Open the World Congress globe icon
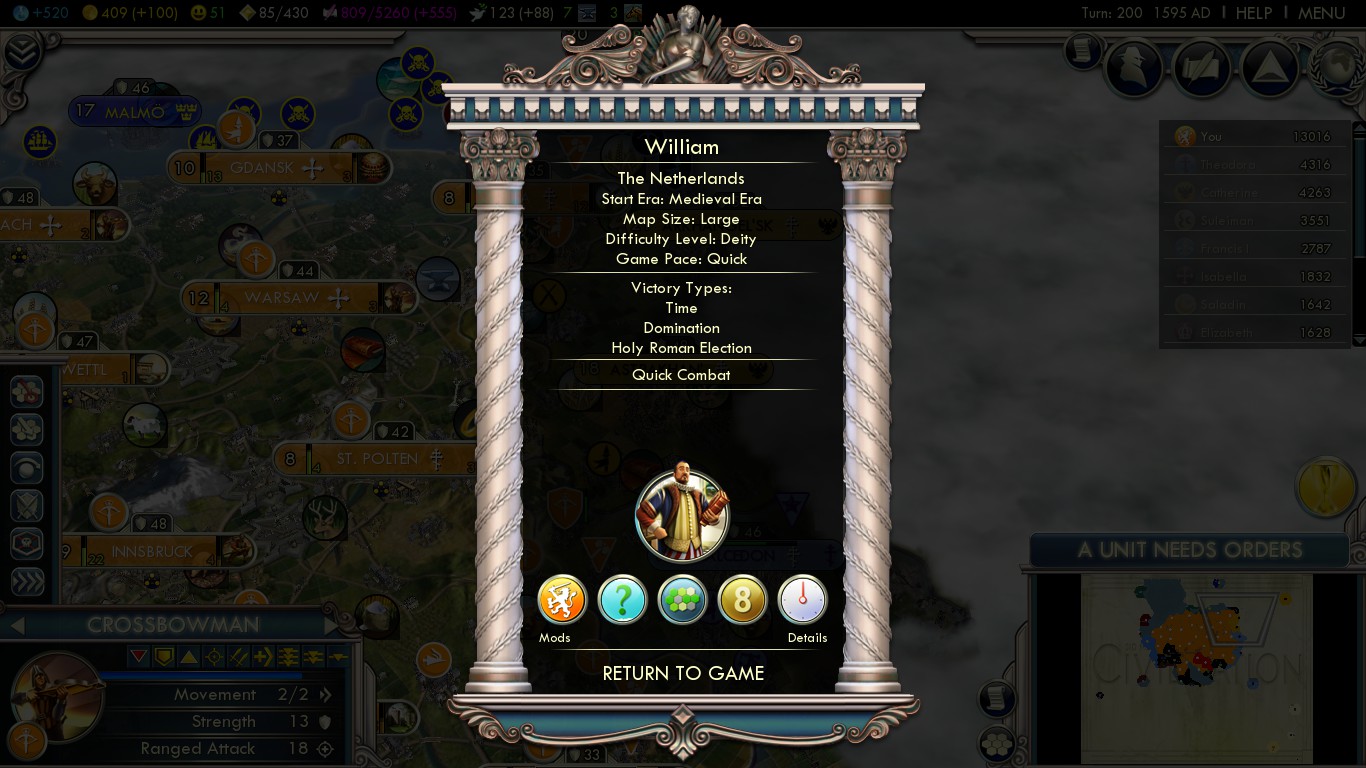Screen dimensions: 1366x768 (x=1338, y=66)
